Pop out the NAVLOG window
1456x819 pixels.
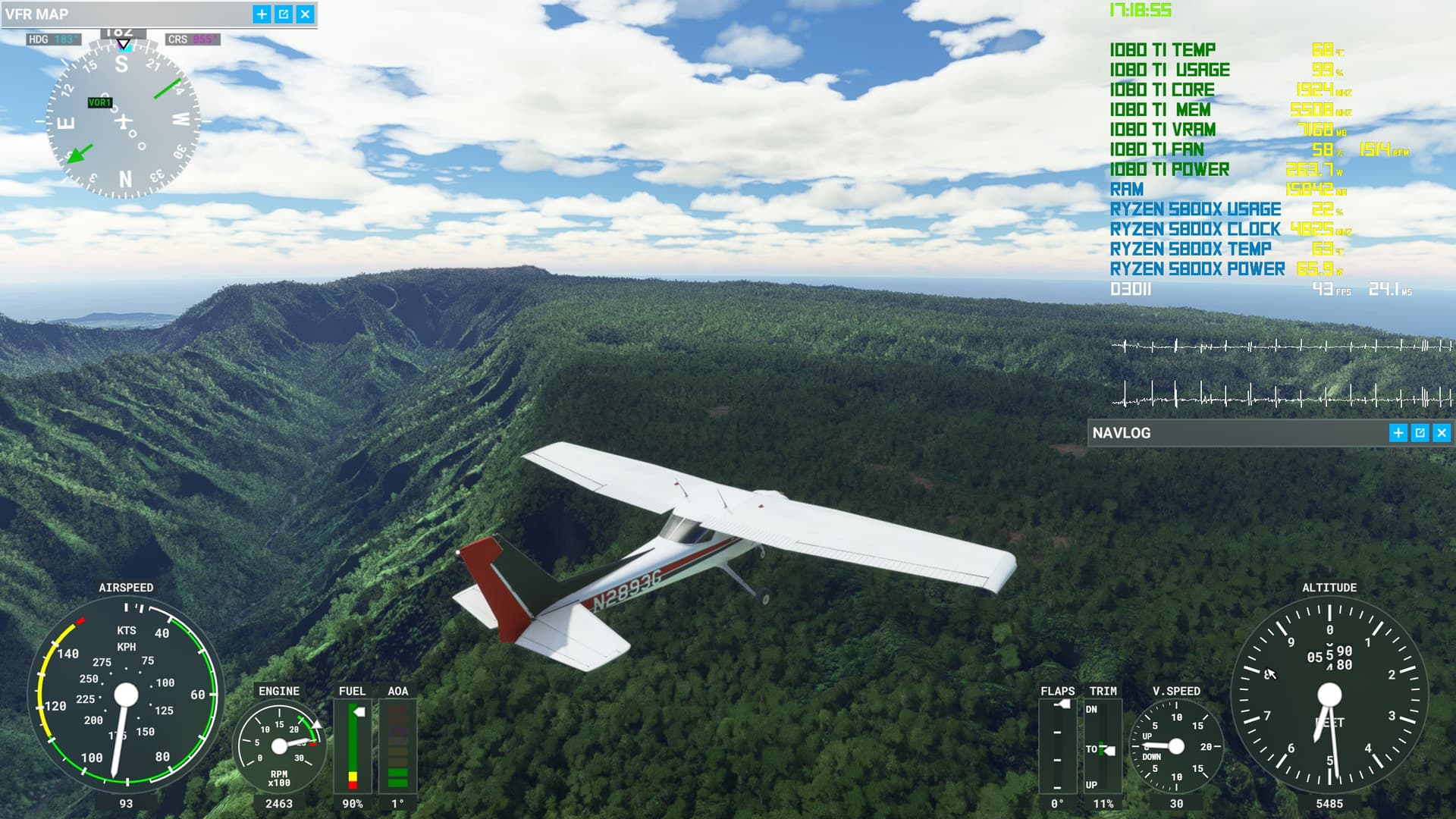pos(1420,433)
